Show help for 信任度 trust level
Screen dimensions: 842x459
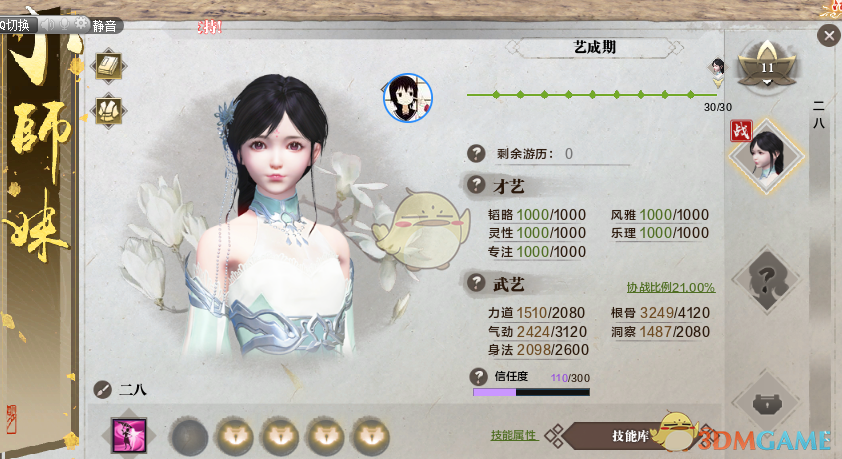click(x=479, y=376)
